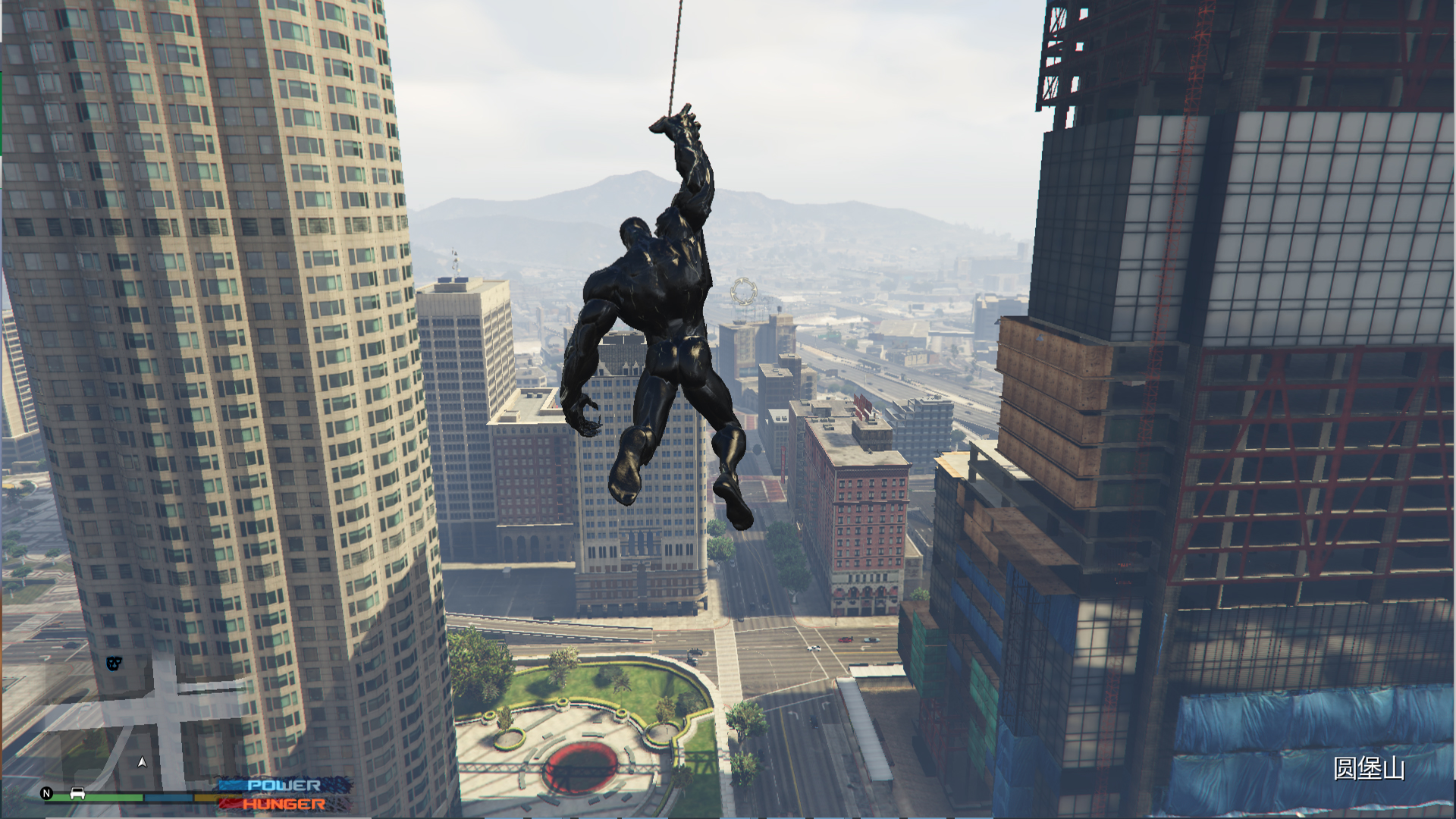Click the red slash graphic beside HUNGER
Viewport: 1456px width, 819px height.
(x=230, y=805)
